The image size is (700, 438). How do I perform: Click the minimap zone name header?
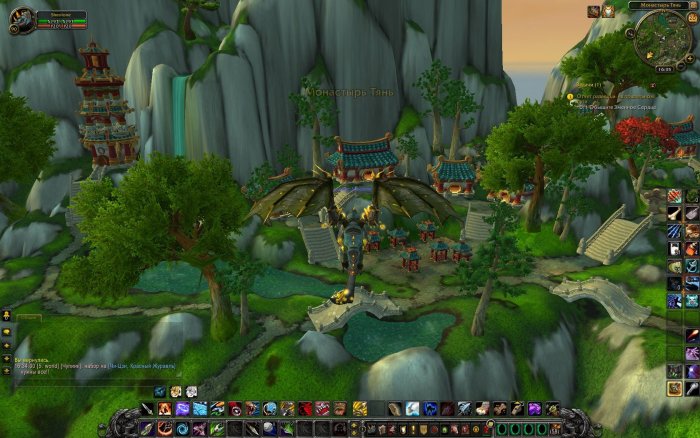(x=661, y=6)
